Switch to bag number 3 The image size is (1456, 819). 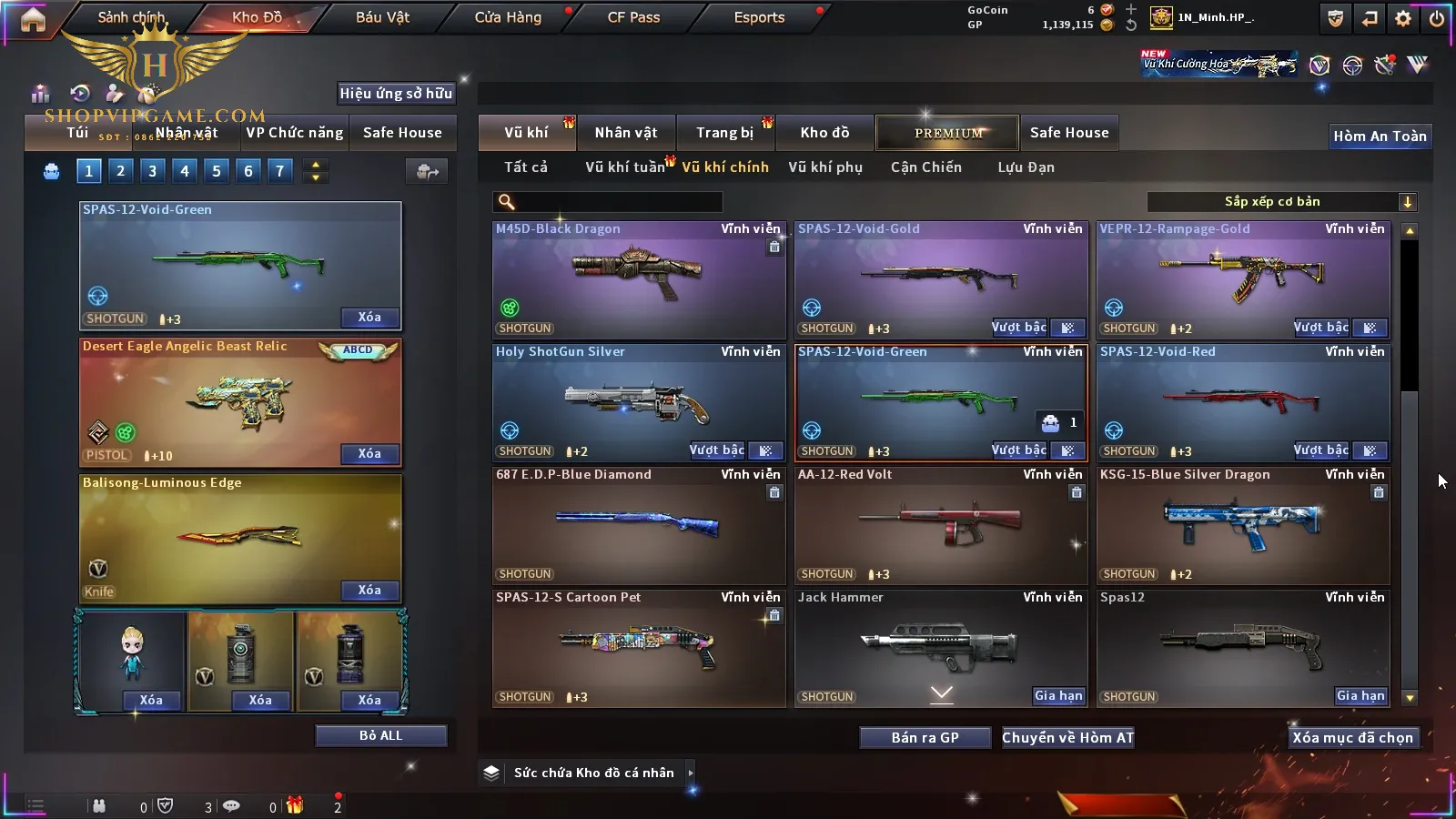pos(152,171)
